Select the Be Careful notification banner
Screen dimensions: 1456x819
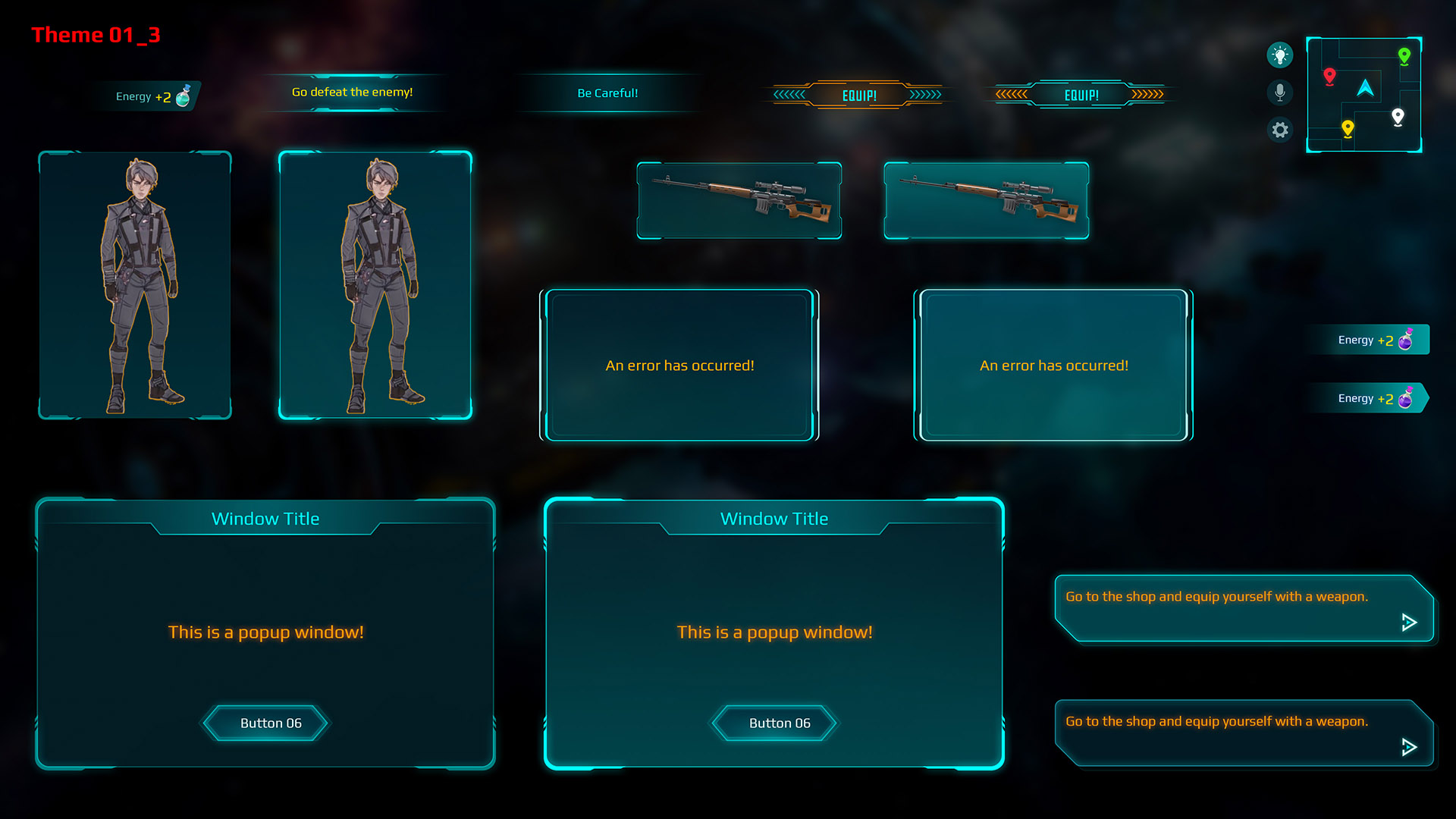coord(607,93)
